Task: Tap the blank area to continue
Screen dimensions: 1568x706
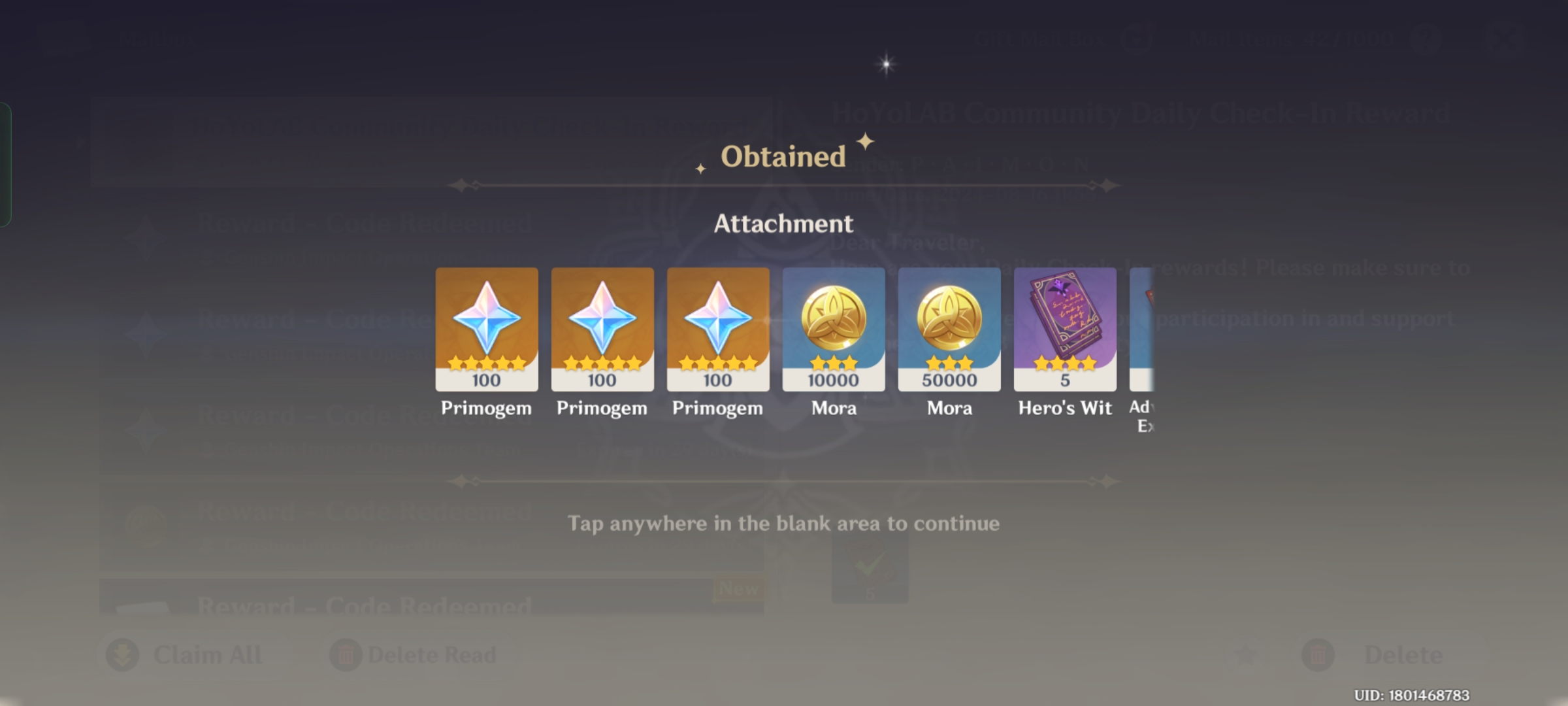Action: [x=784, y=523]
